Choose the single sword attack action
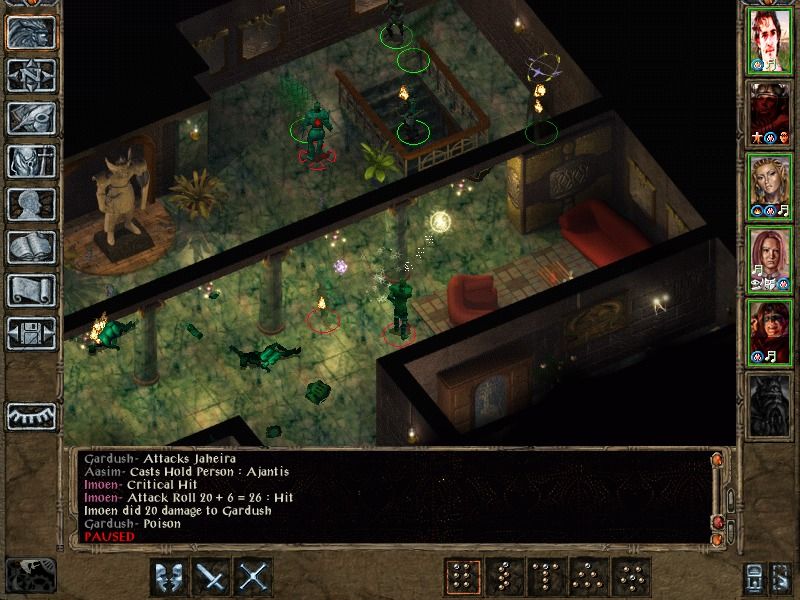 point(212,577)
